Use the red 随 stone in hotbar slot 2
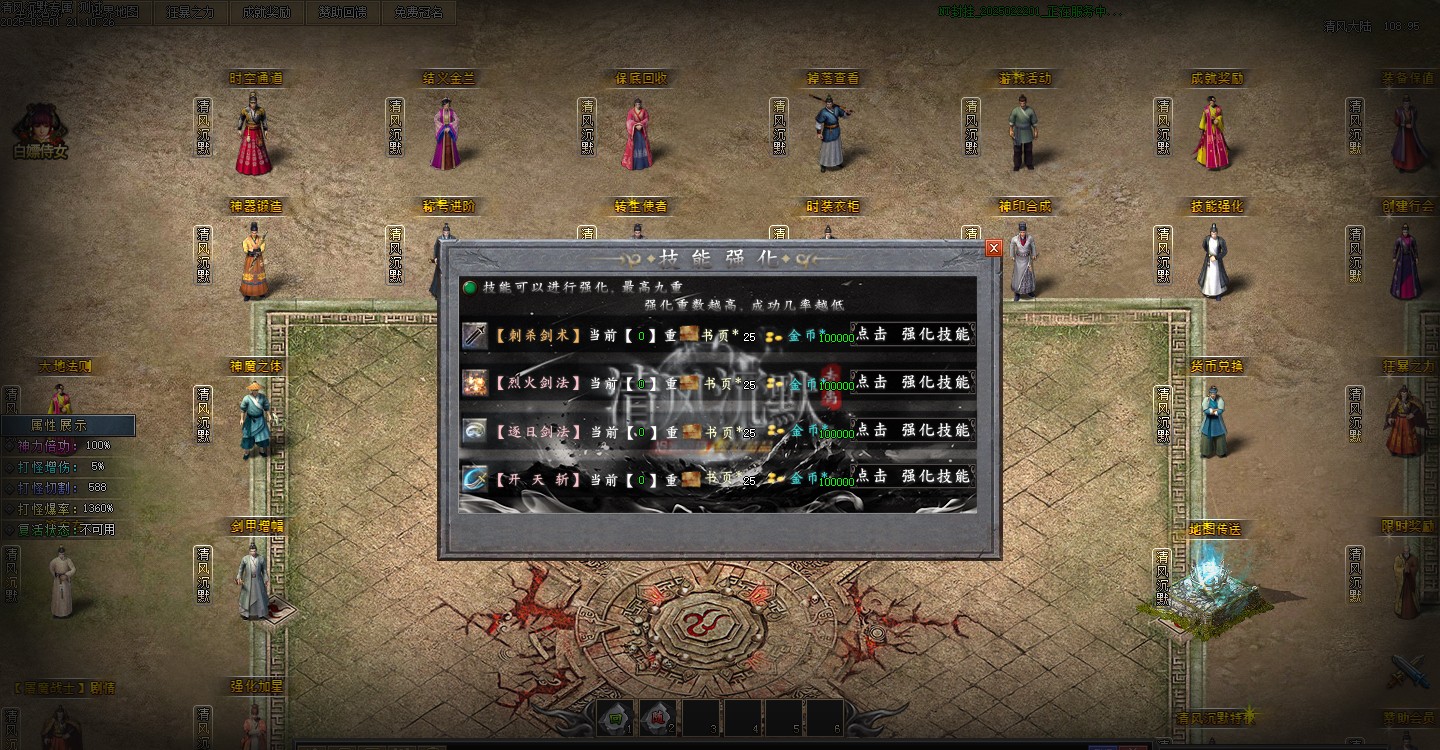This screenshot has width=1440, height=750. coord(658,716)
